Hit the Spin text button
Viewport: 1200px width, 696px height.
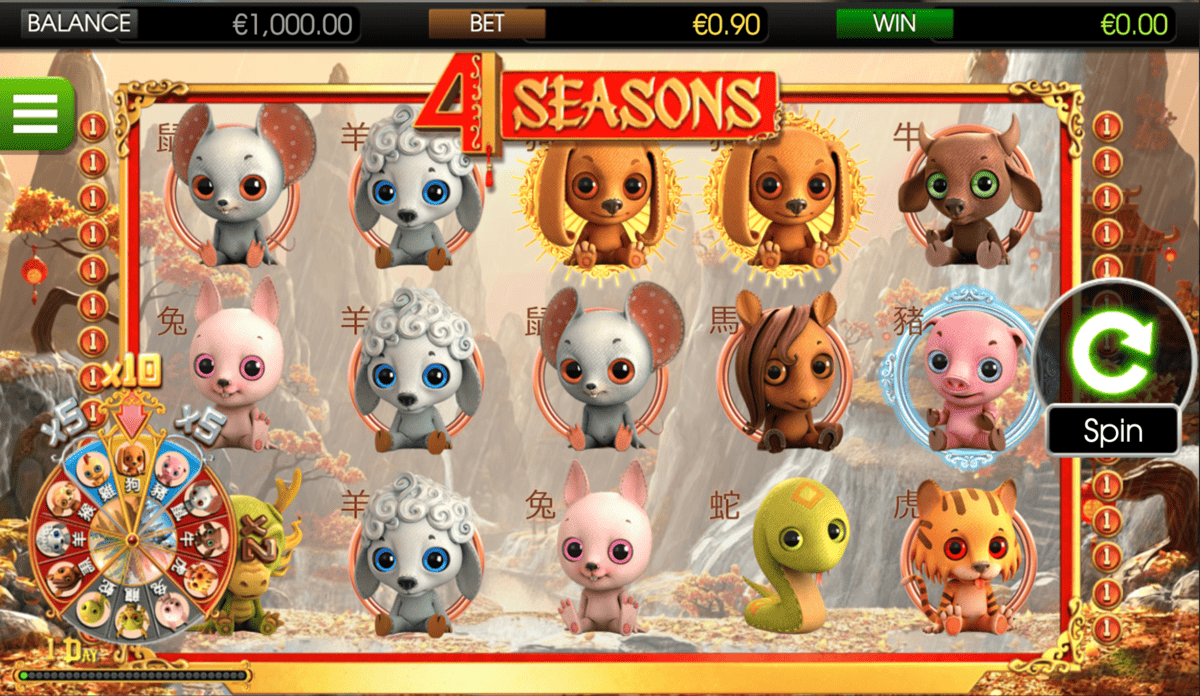pos(1112,431)
